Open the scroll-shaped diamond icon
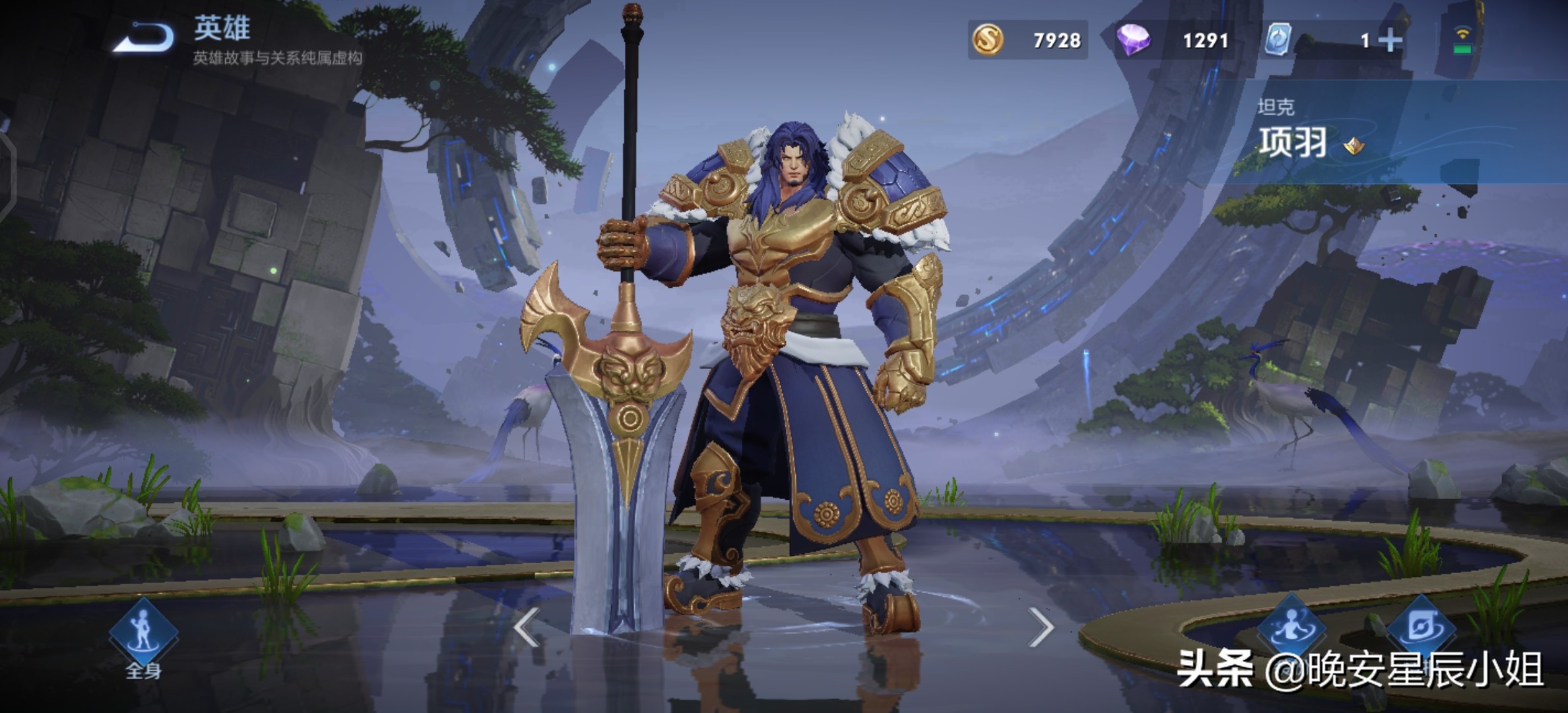 click(1421, 627)
